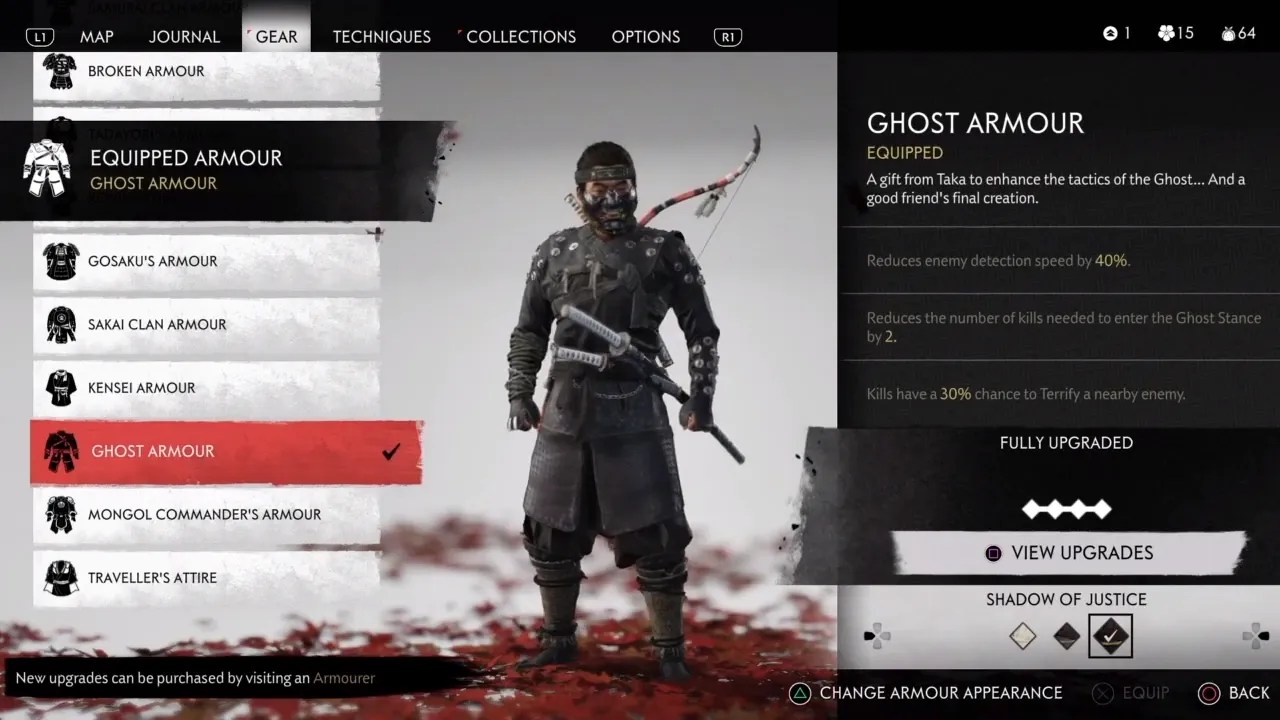Select the white Shadow of Justice dye
This screenshot has width=1280, height=720.
pyautogui.click(x=1022, y=636)
